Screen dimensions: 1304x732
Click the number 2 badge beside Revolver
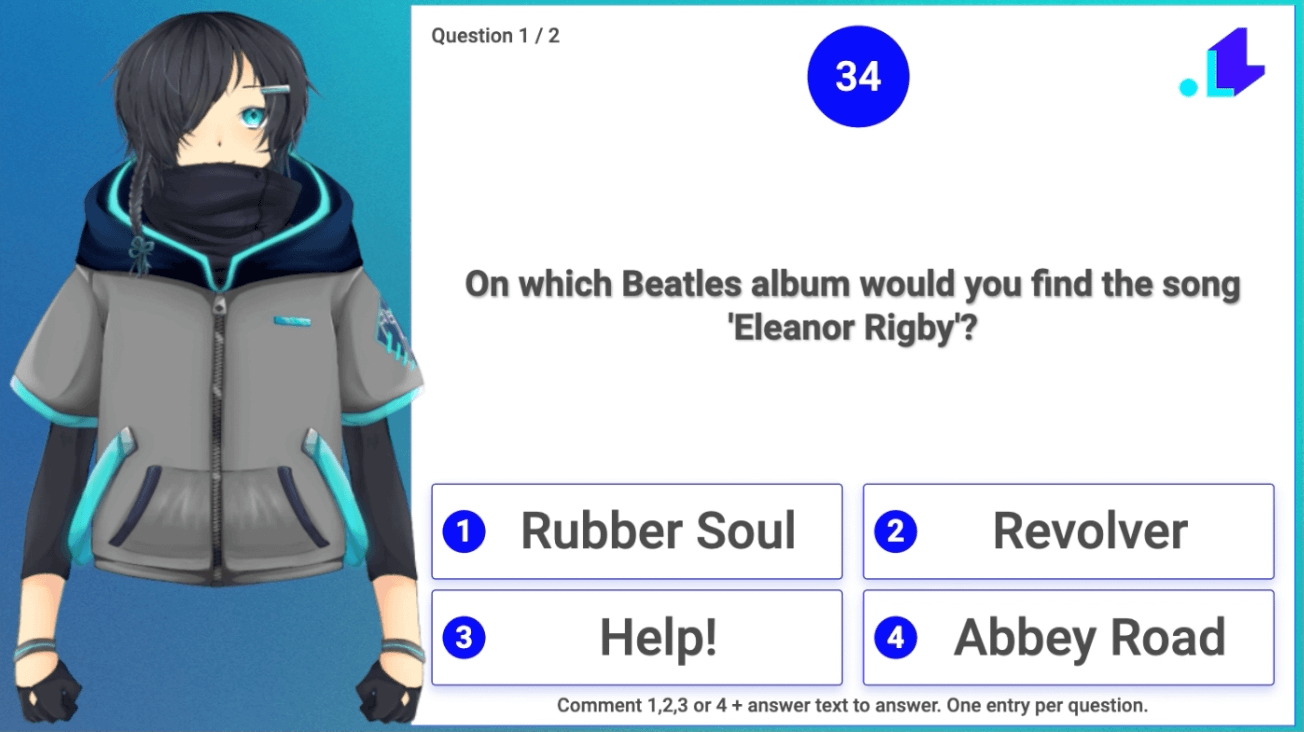[894, 531]
